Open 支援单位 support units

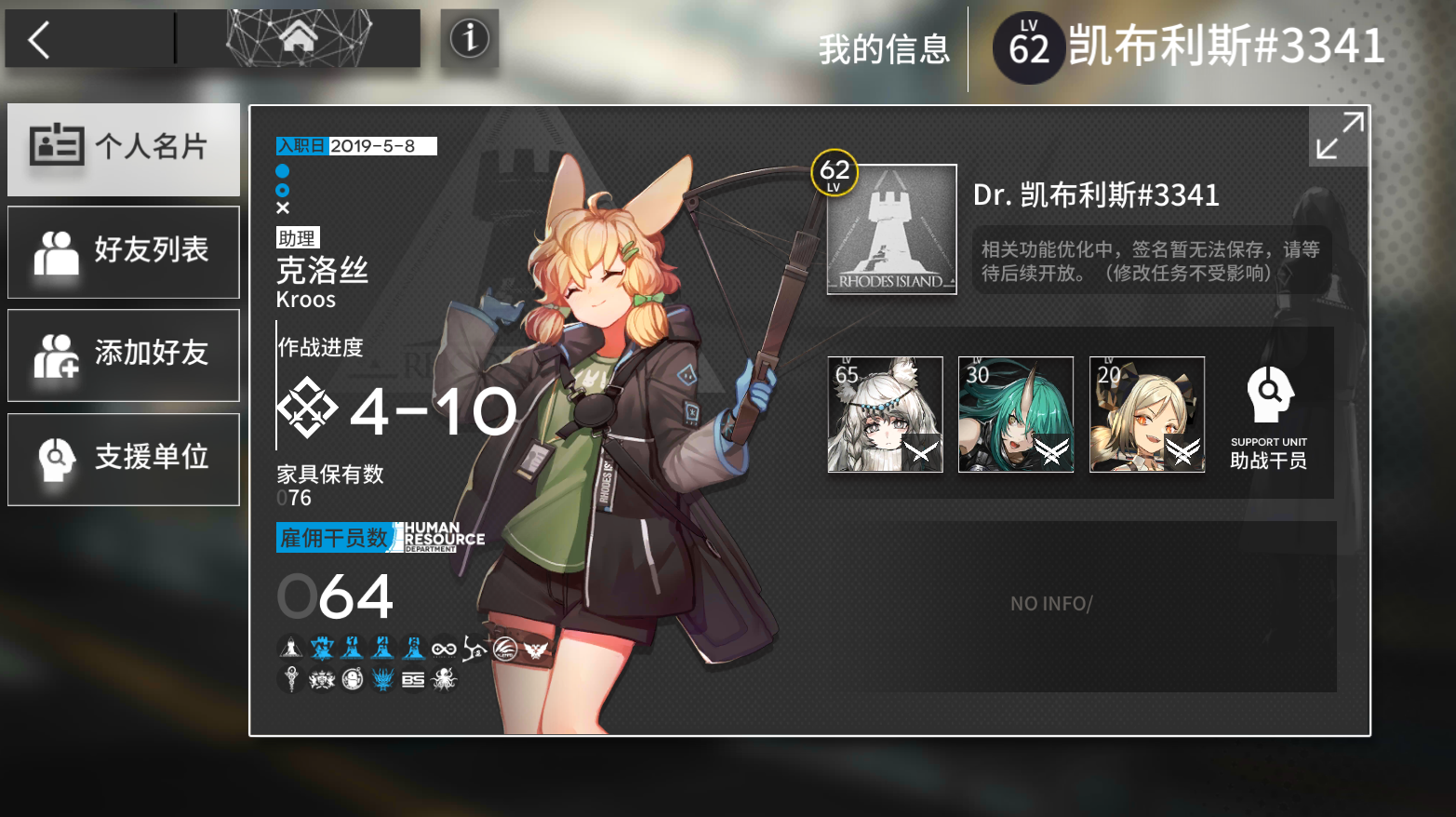[123, 458]
